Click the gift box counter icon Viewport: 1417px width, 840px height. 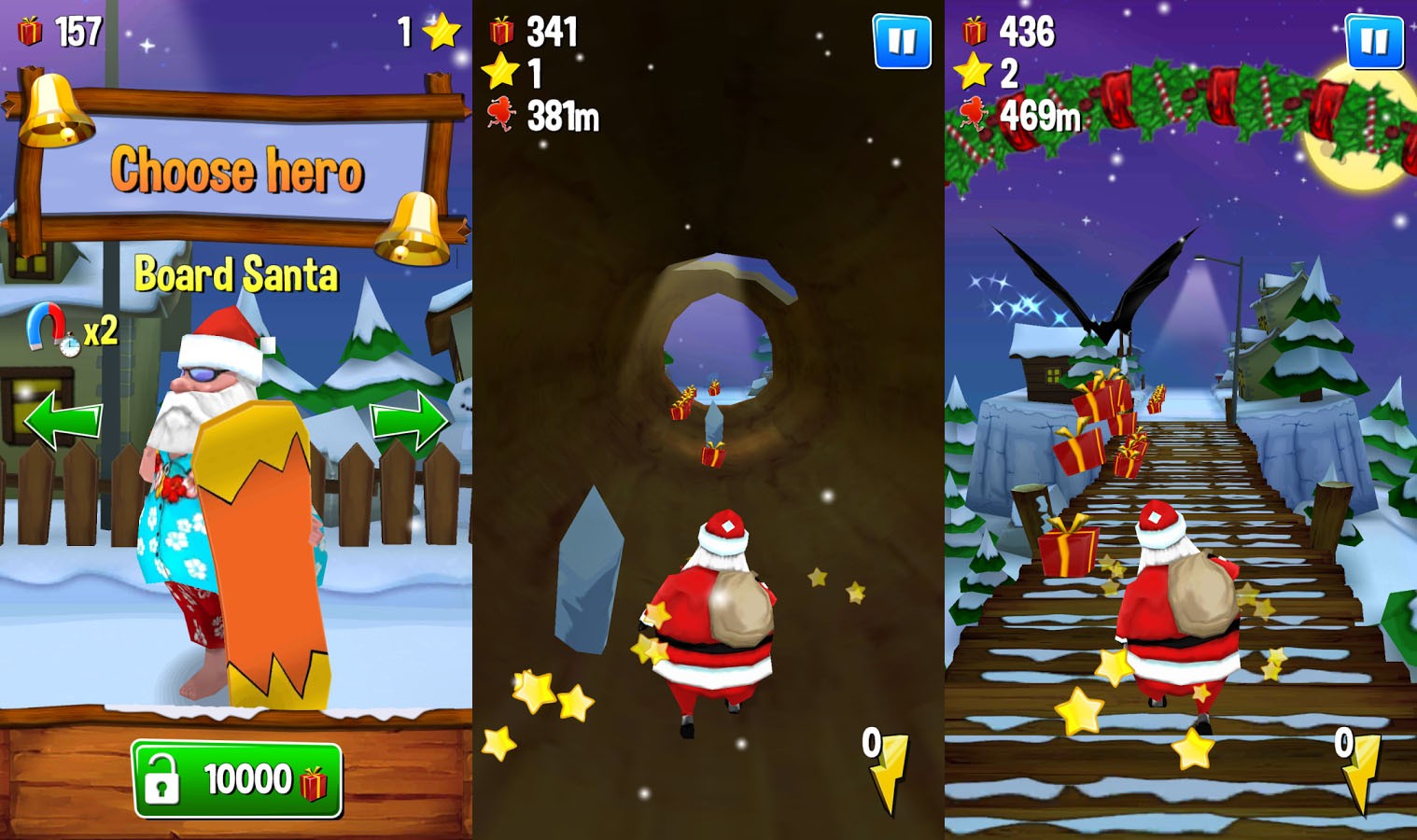31,31
